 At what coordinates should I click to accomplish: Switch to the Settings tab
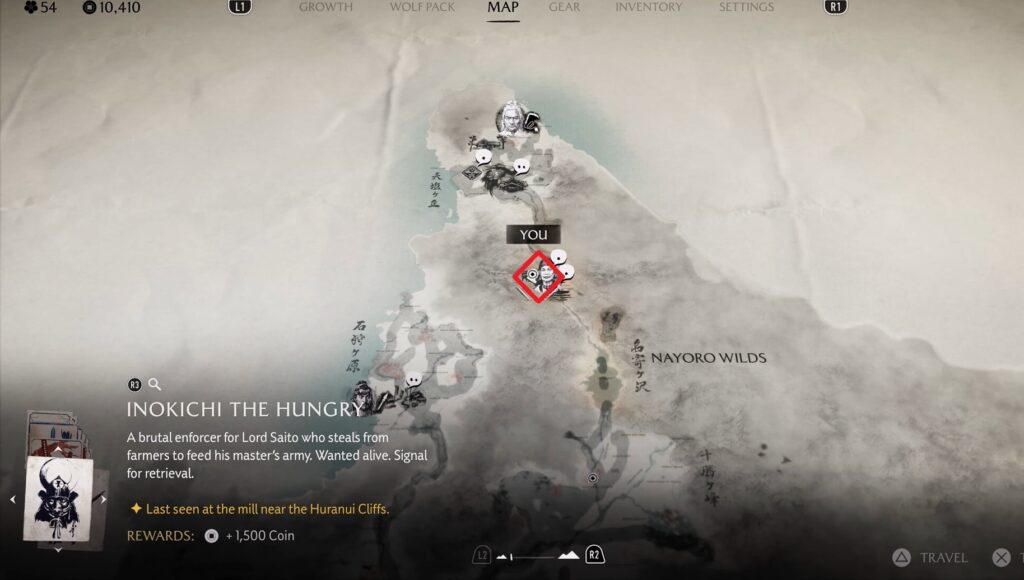coord(746,7)
